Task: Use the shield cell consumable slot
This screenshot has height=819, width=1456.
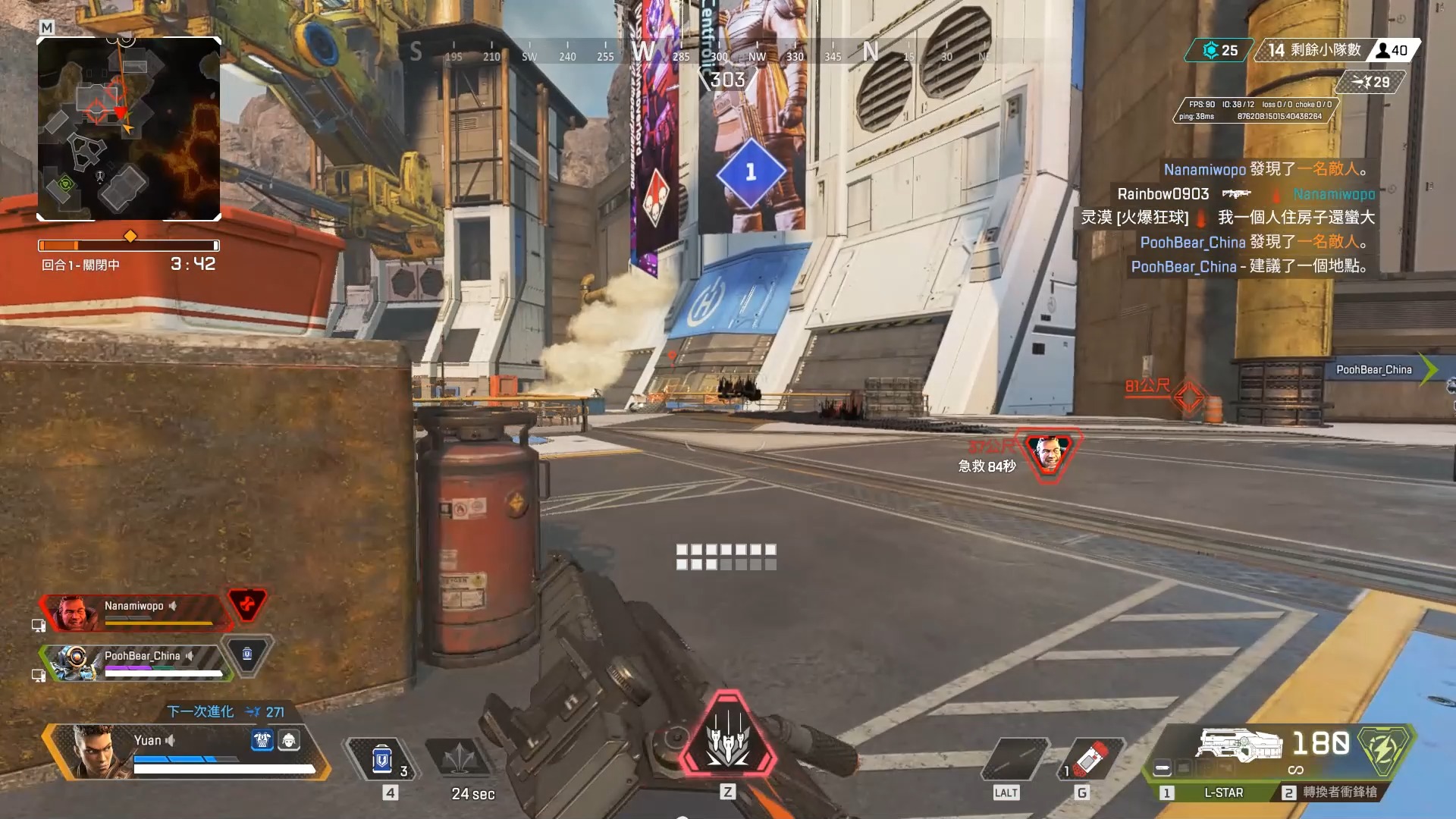Action: [x=382, y=759]
